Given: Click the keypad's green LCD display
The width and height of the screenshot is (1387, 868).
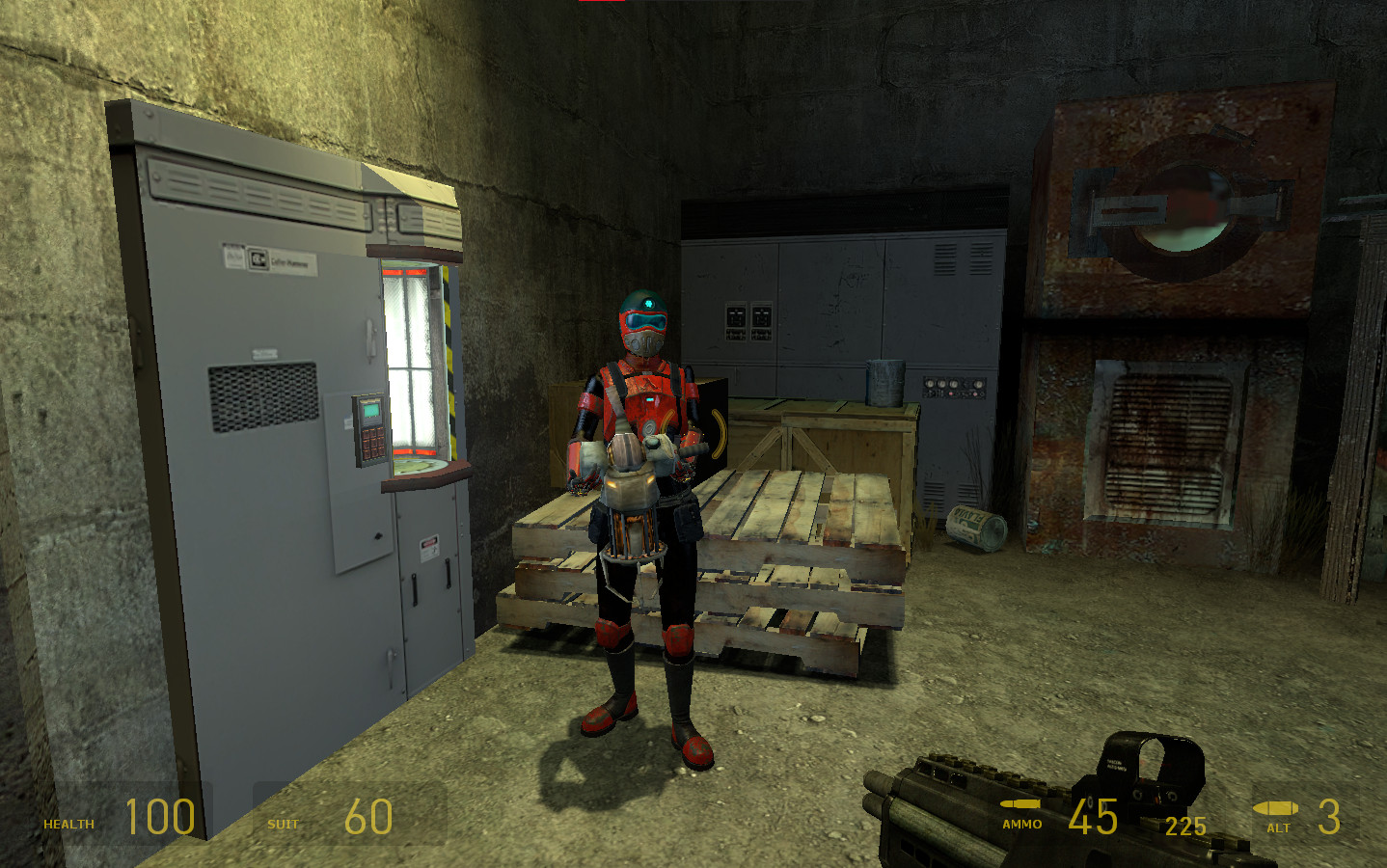Looking at the screenshot, I should (x=371, y=412).
